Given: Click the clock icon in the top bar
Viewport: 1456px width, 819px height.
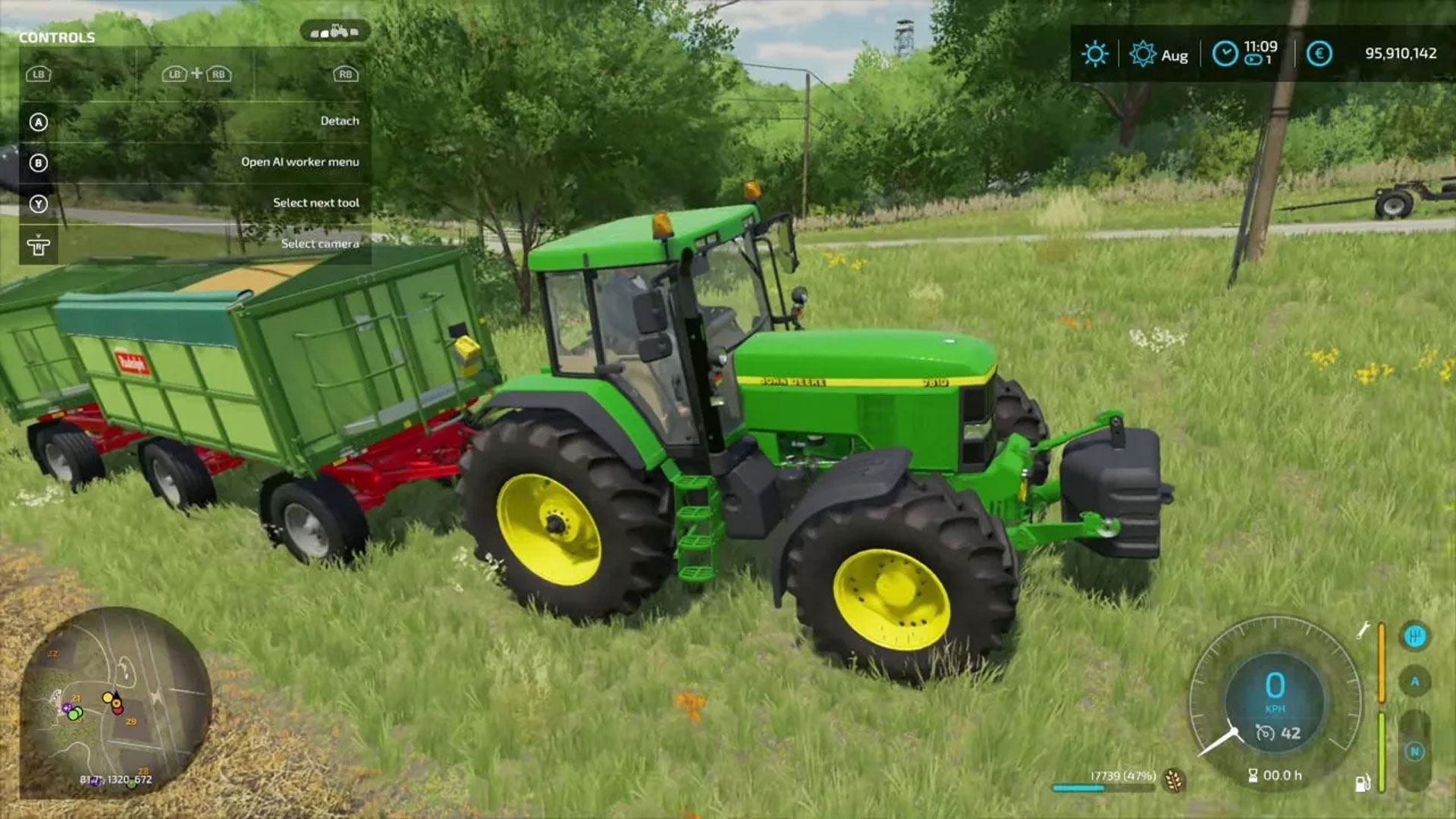Looking at the screenshot, I should [x=1225, y=54].
